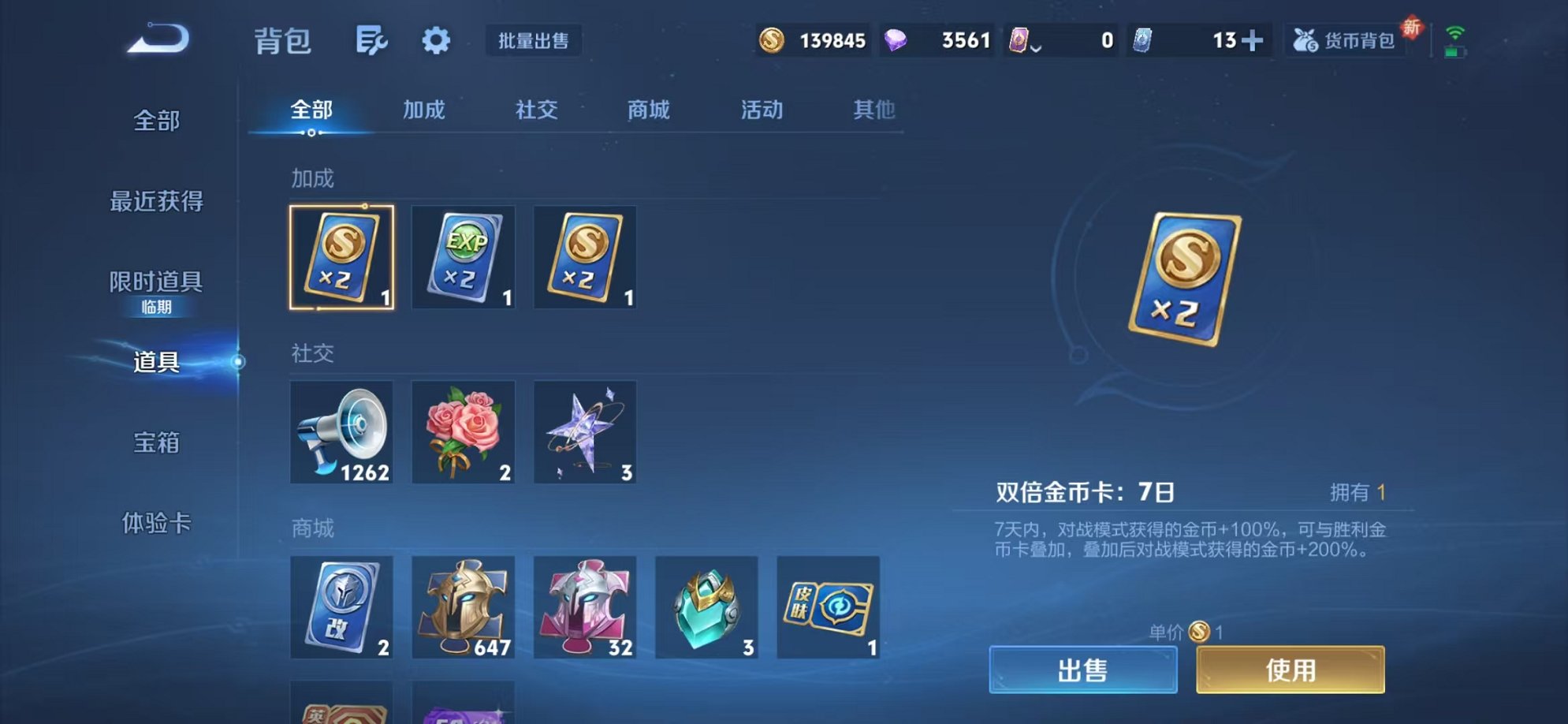Screen dimensions: 1568x724
Task: Select the skin exchange card item
Action: [828, 608]
